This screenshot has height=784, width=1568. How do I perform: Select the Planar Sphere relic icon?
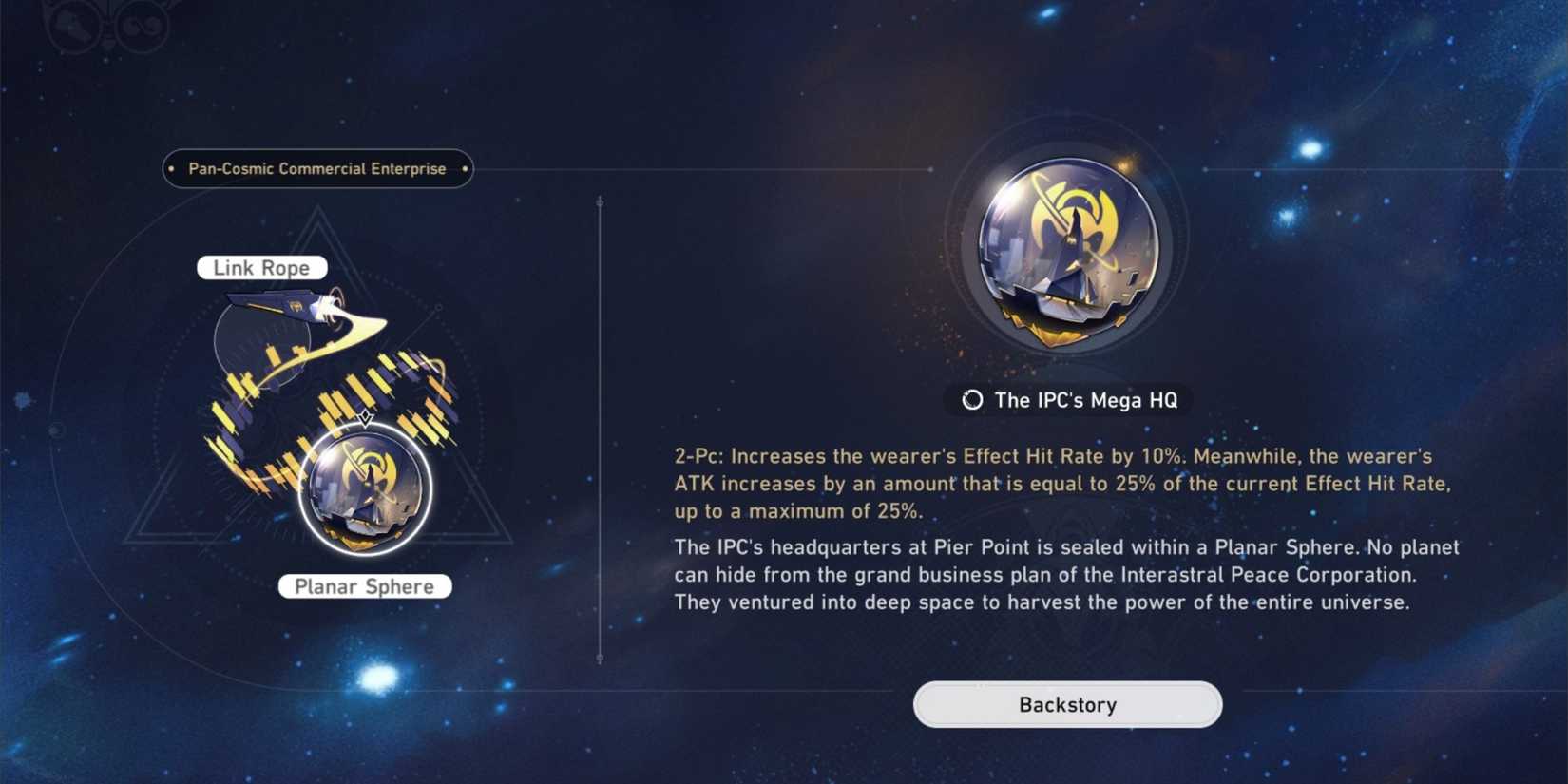point(364,488)
